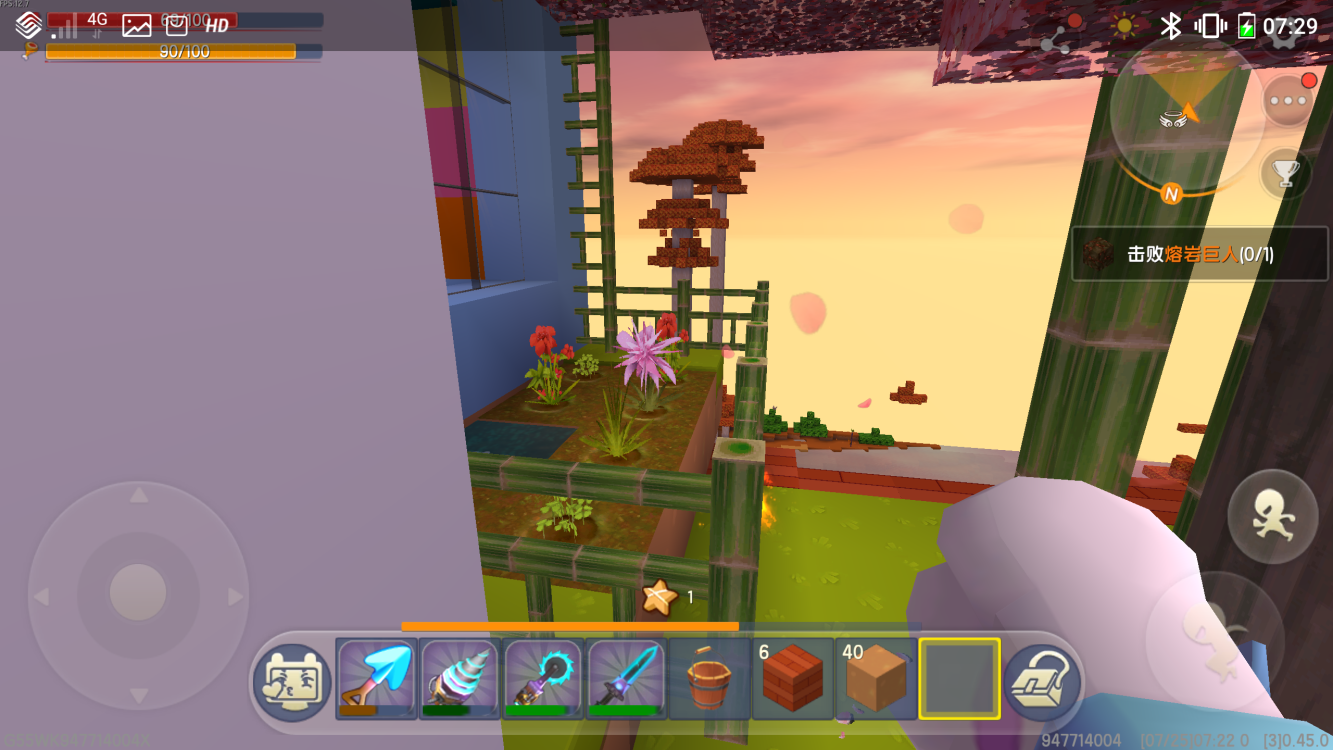
Task: Open the emote face button
Action: [291, 682]
